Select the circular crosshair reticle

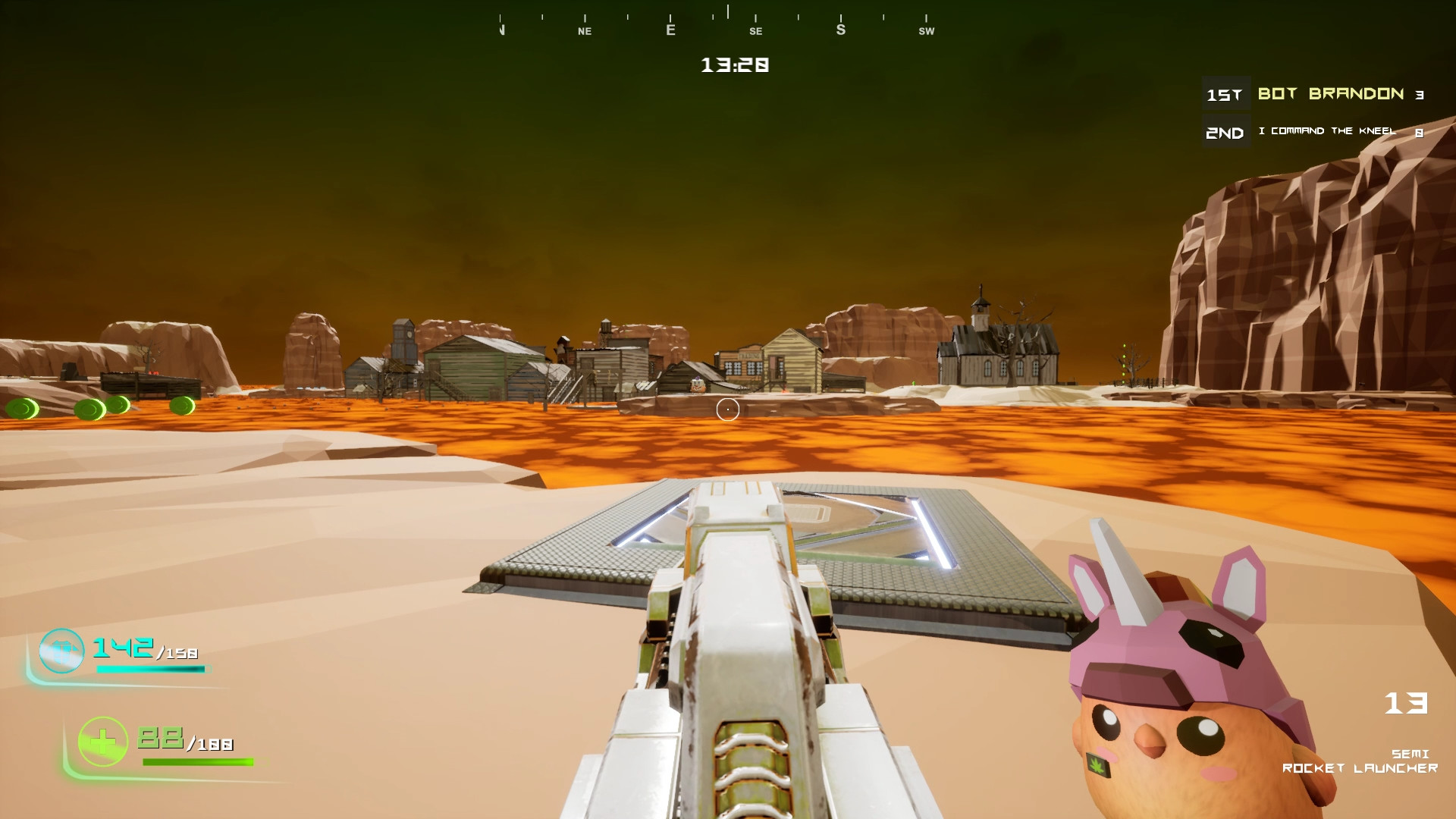tap(727, 409)
